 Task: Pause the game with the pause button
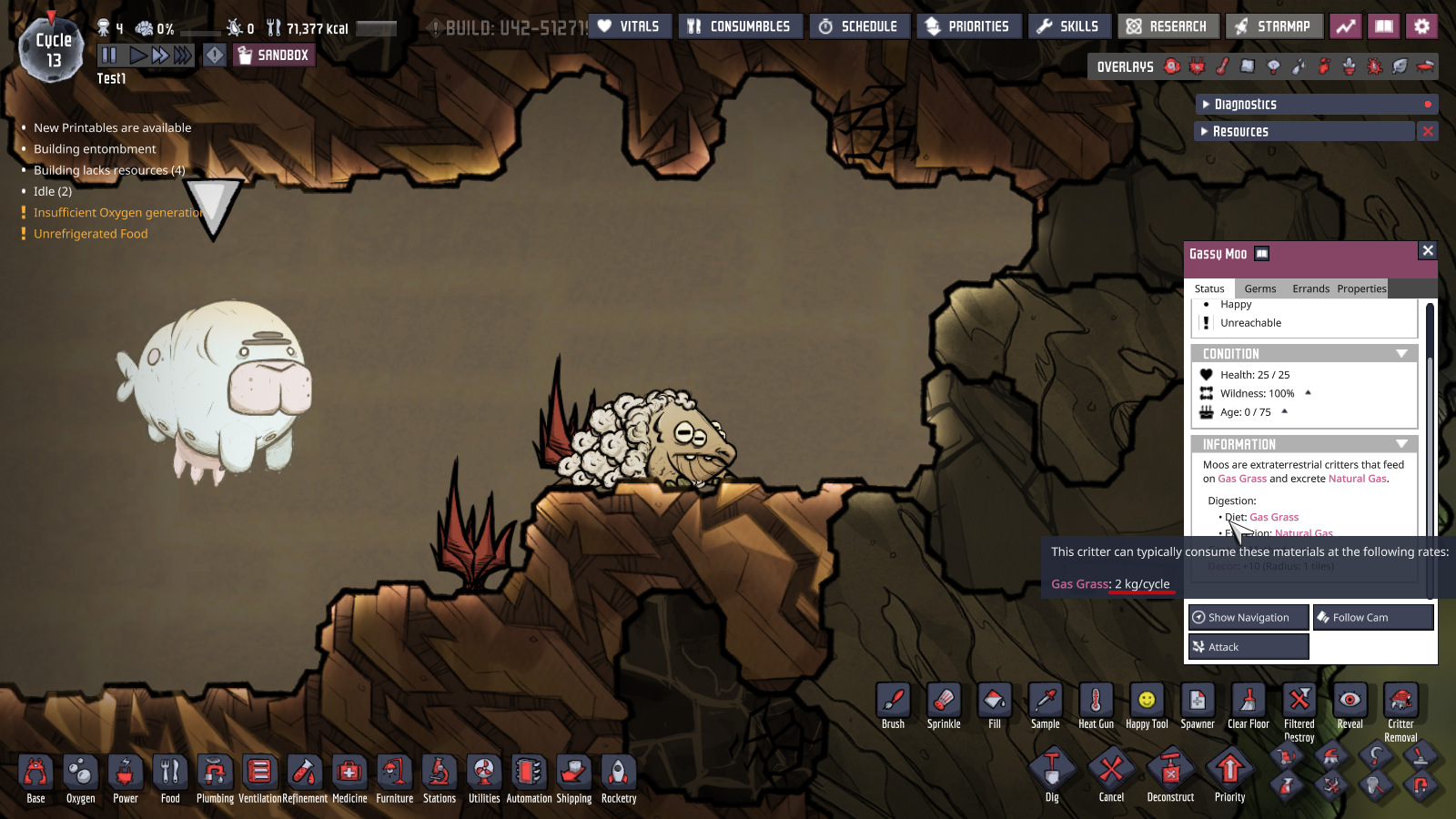(x=109, y=56)
